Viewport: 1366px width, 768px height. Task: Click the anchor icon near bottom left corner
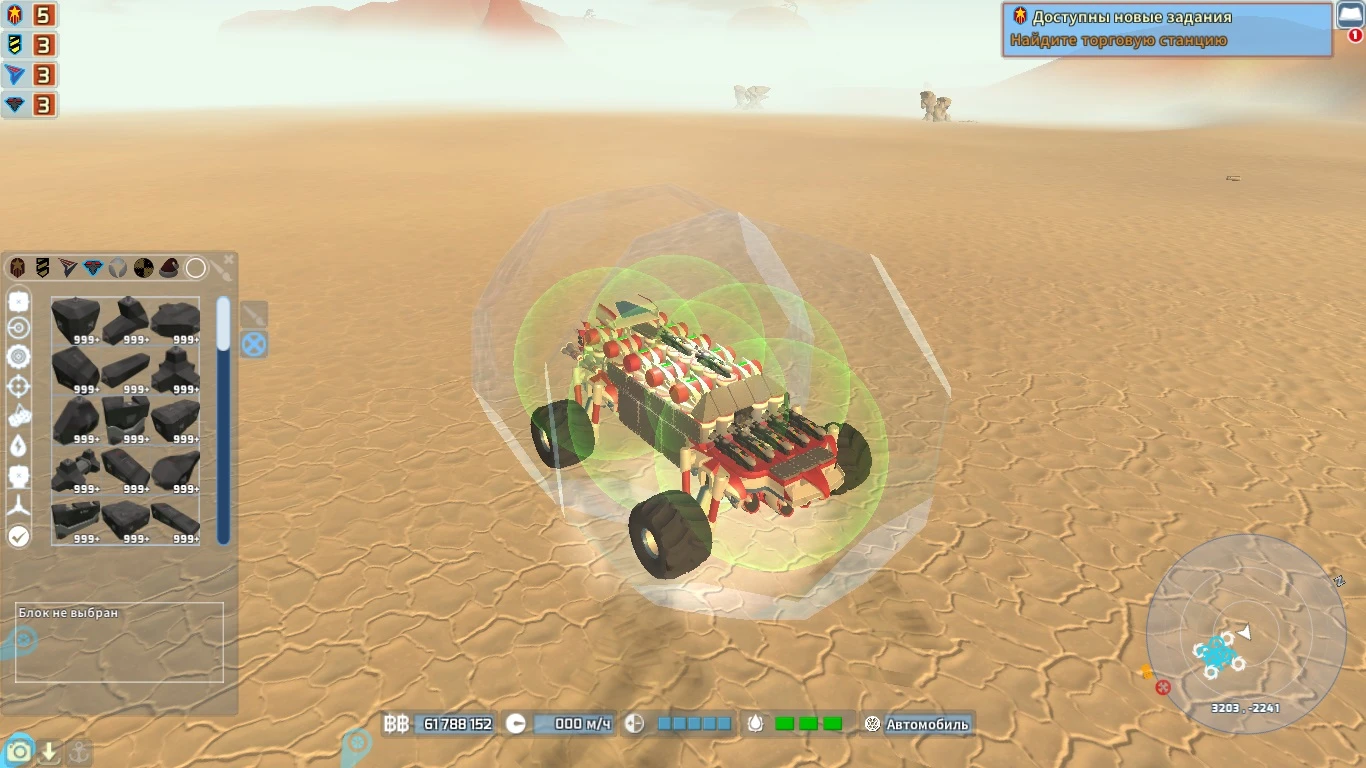[x=80, y=750]
